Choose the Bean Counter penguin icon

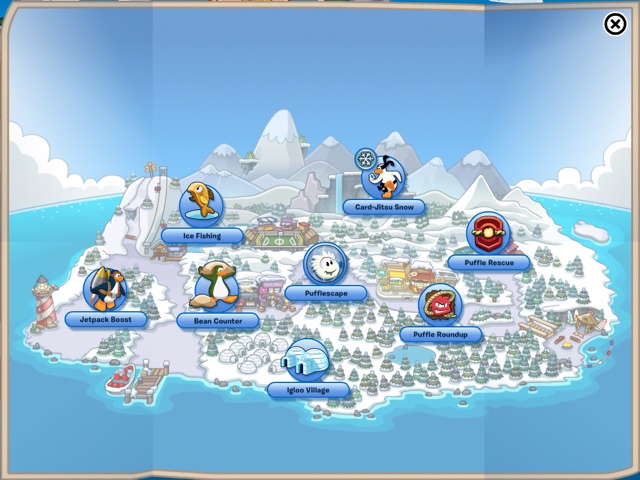pos(216,287)
